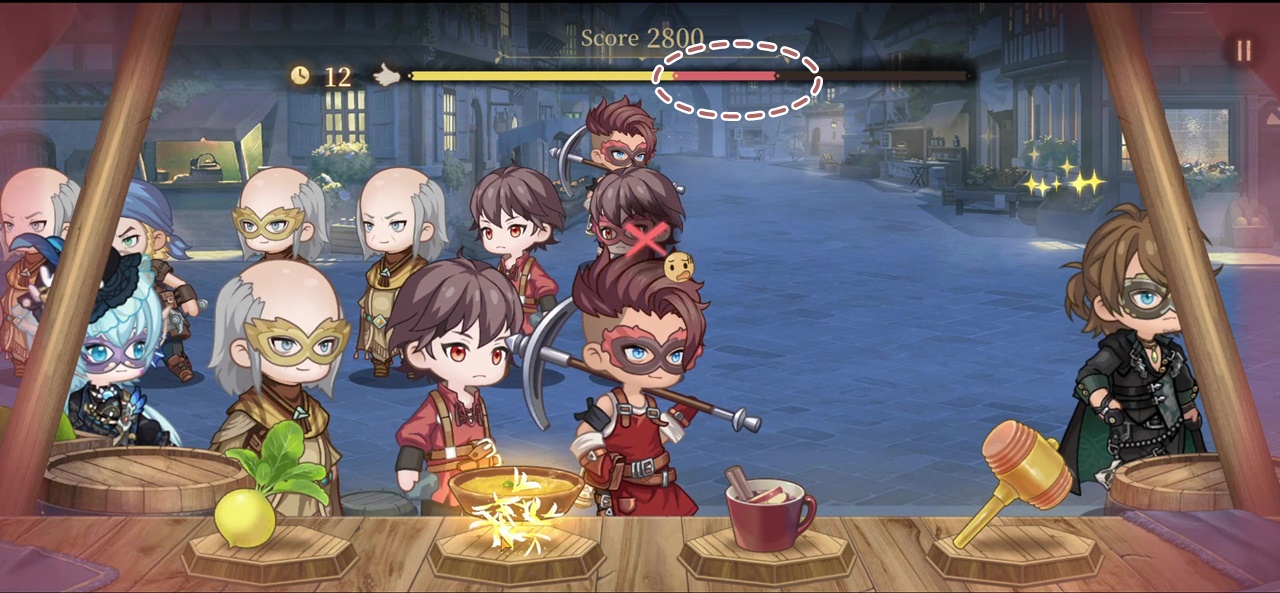The width and height of the screenshot is (1280, 593).
Task: Pick the red mug of hot drink
Action: pyautogui.click(x=768, y=513)
